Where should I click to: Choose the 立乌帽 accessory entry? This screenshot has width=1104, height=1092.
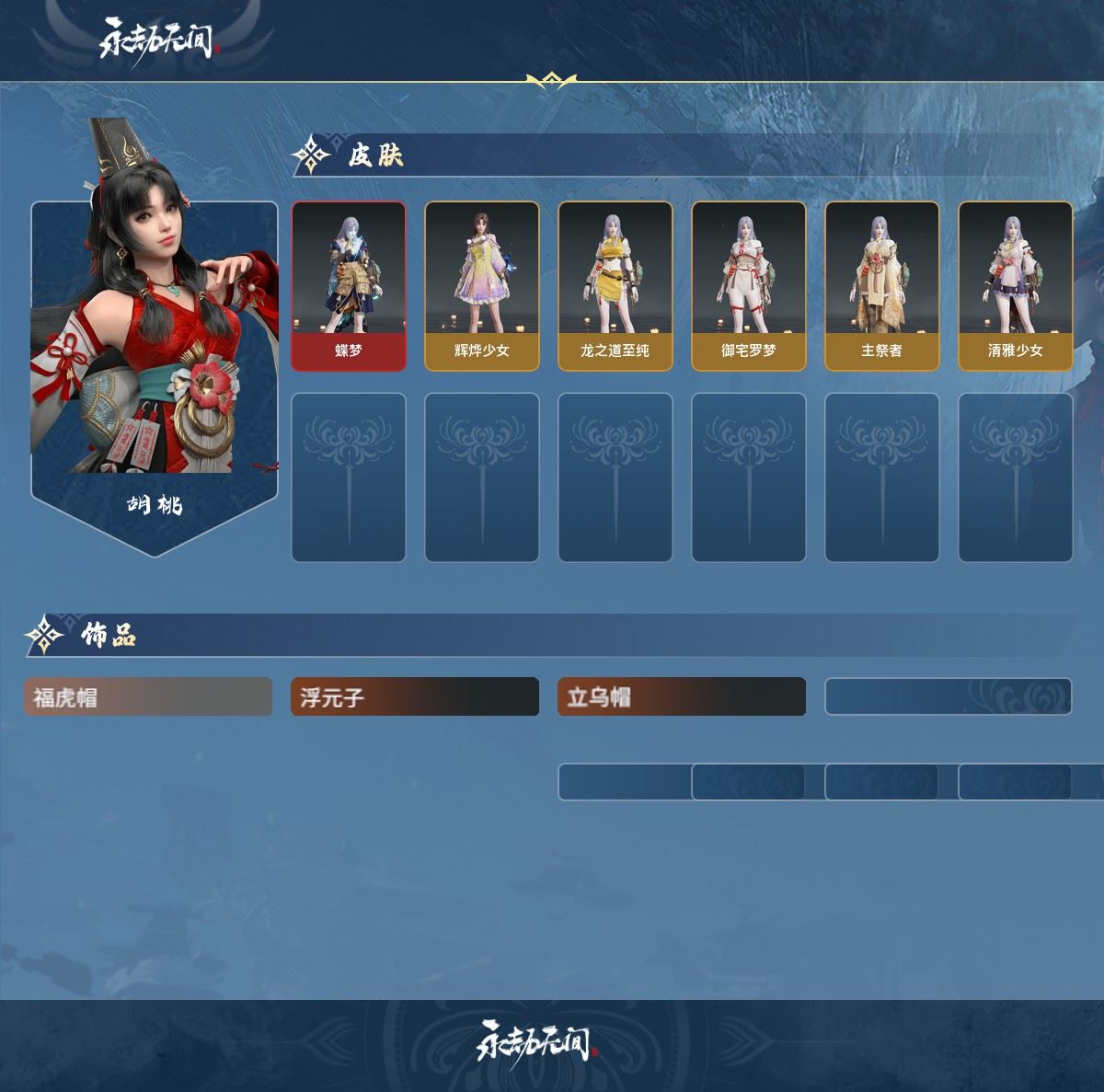(x=682, y=697)
